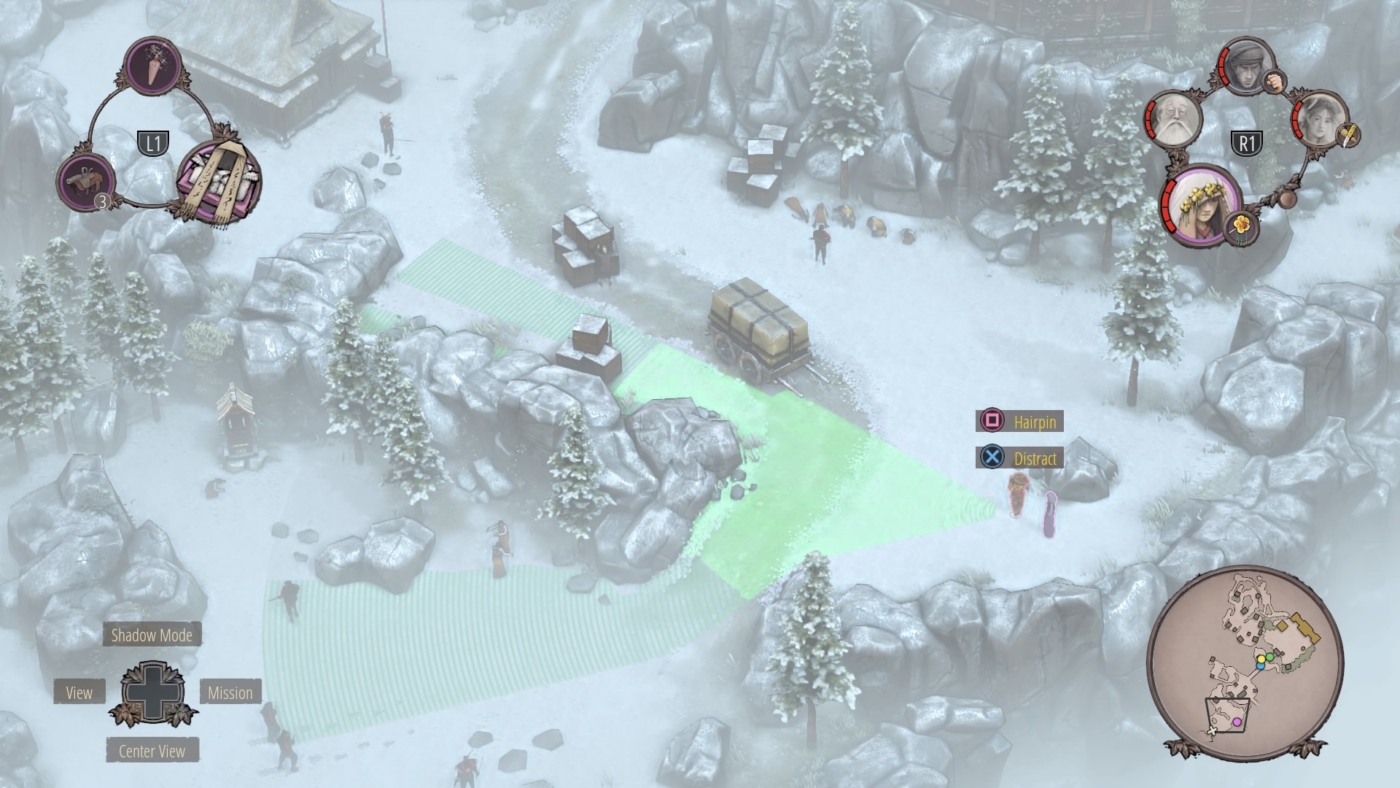Select Center View on the D-pad
The width and height of the screenshot is (1400, 788).
click(152, 750)
